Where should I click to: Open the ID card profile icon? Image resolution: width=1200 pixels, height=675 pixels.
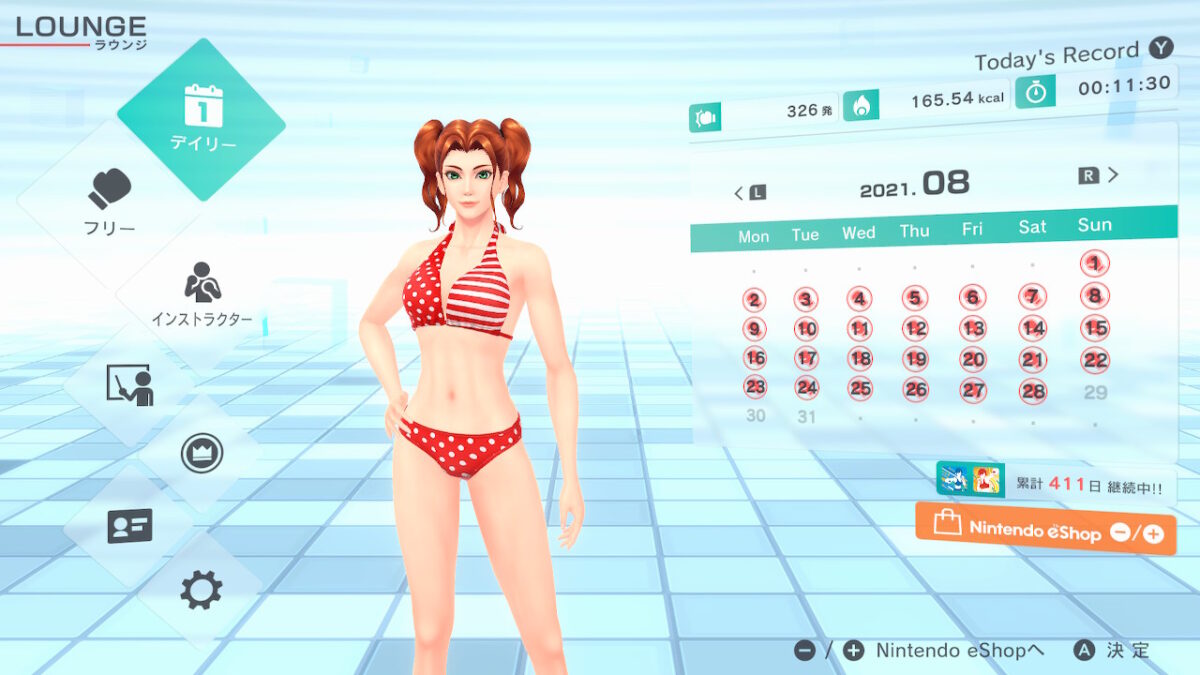130,525
